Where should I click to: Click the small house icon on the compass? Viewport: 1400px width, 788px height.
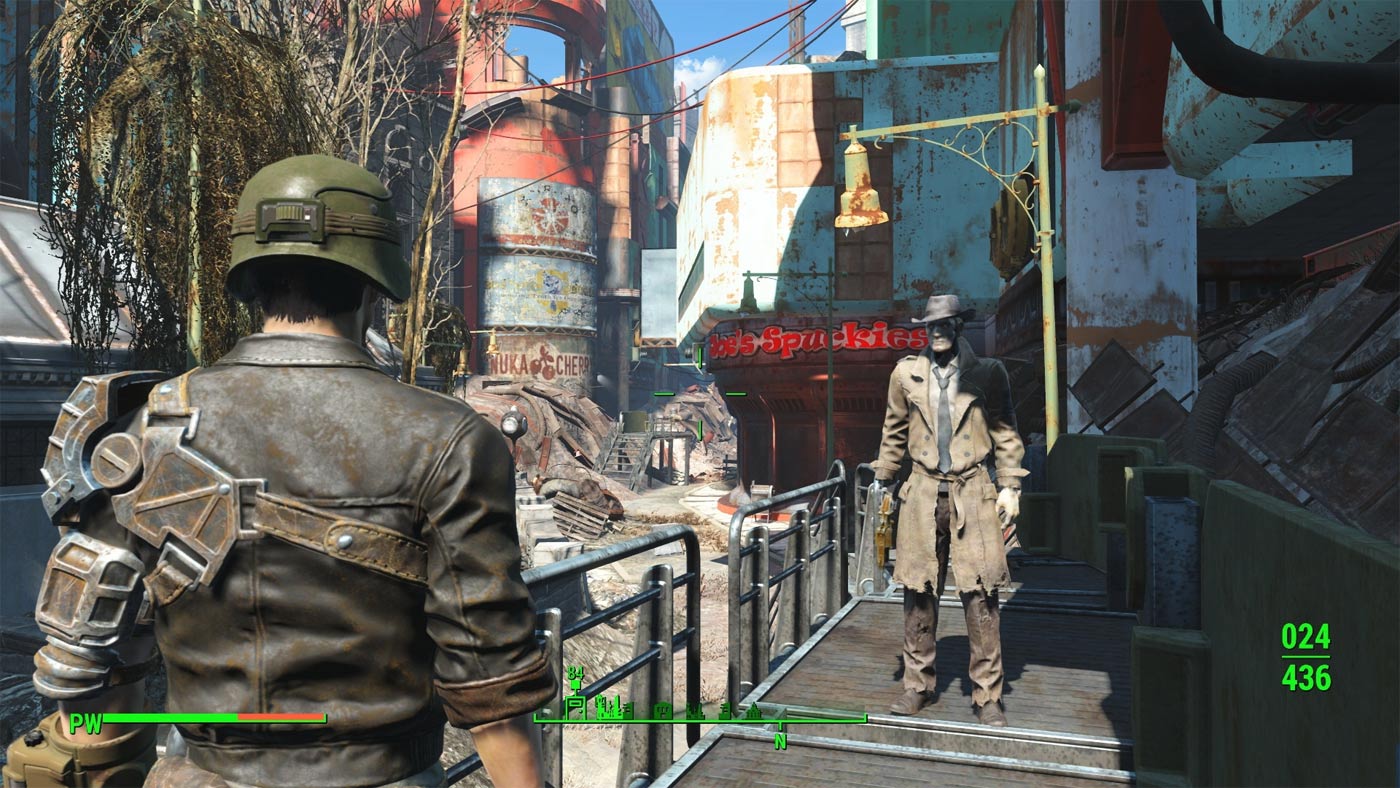point(662,710)
